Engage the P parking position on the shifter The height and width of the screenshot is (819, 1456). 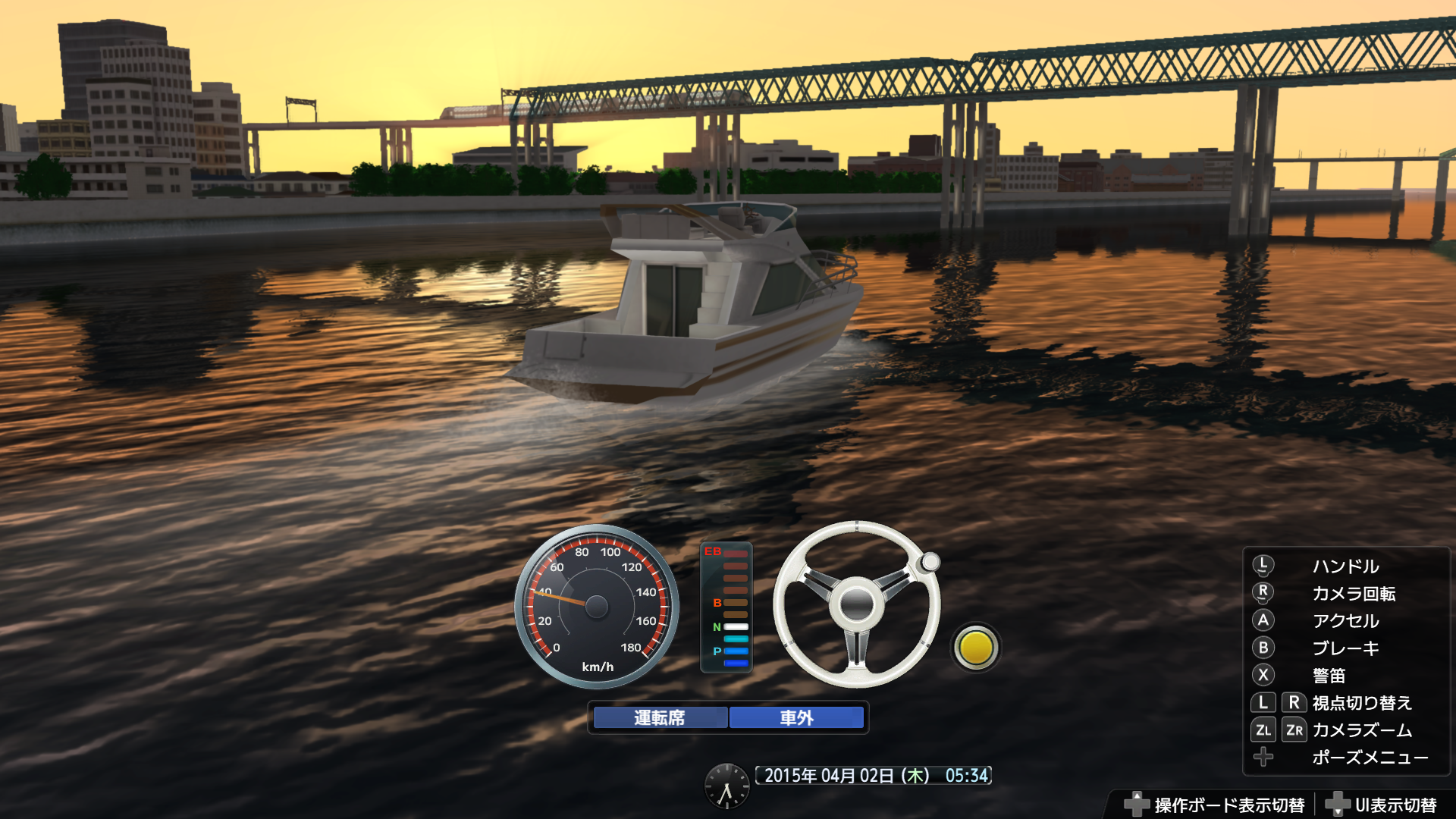tap(736, 651)
